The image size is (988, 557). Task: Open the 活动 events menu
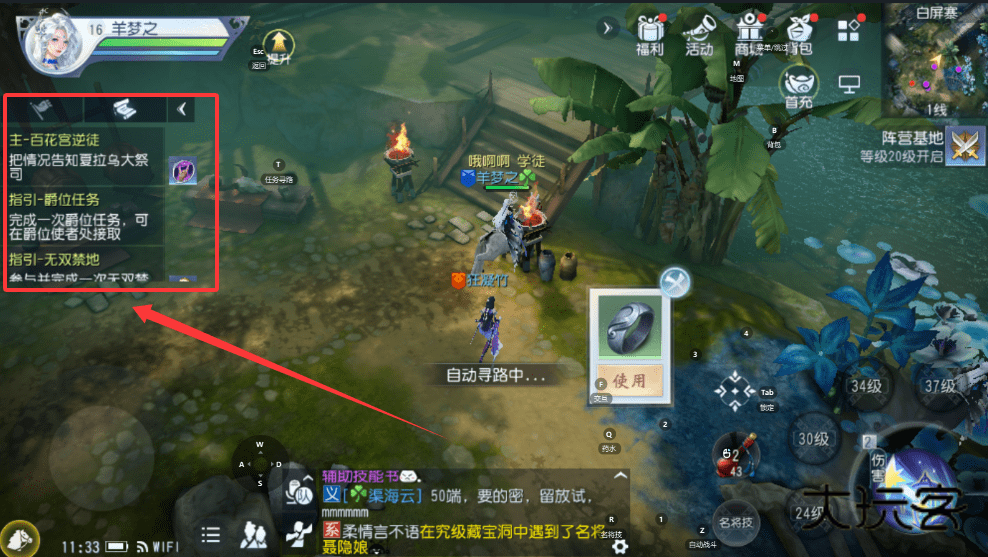[x=699, y=34]
